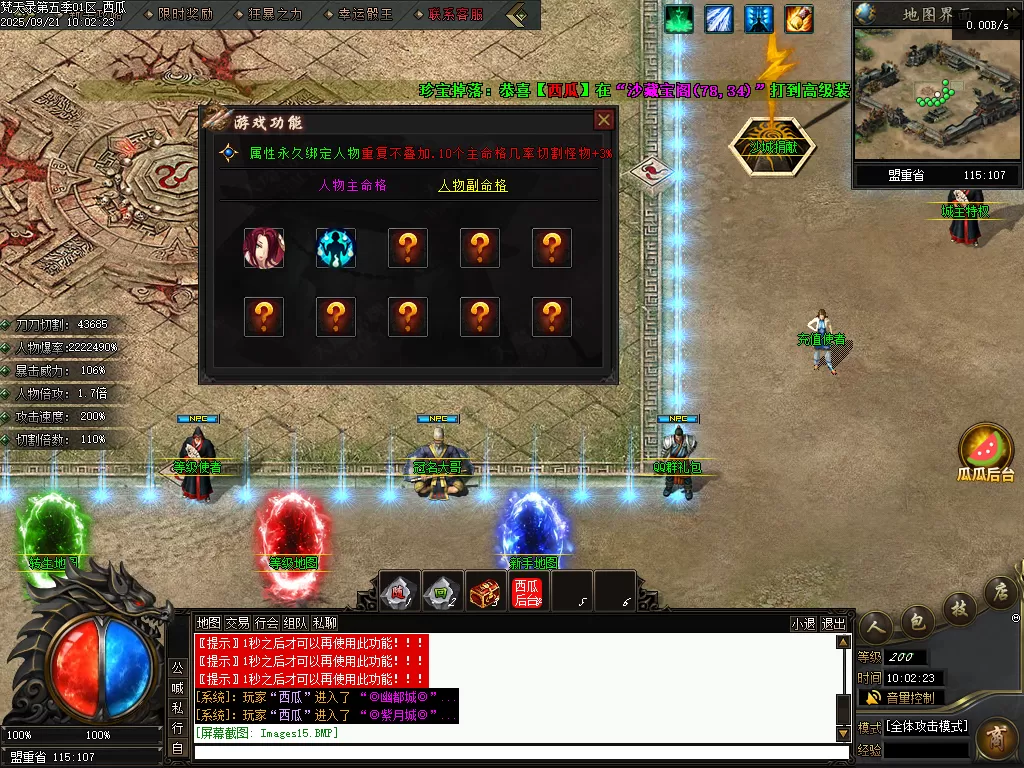Use the treasure chest hotbar slot
The image size is (1024, 768).
(x=484, y=592)
